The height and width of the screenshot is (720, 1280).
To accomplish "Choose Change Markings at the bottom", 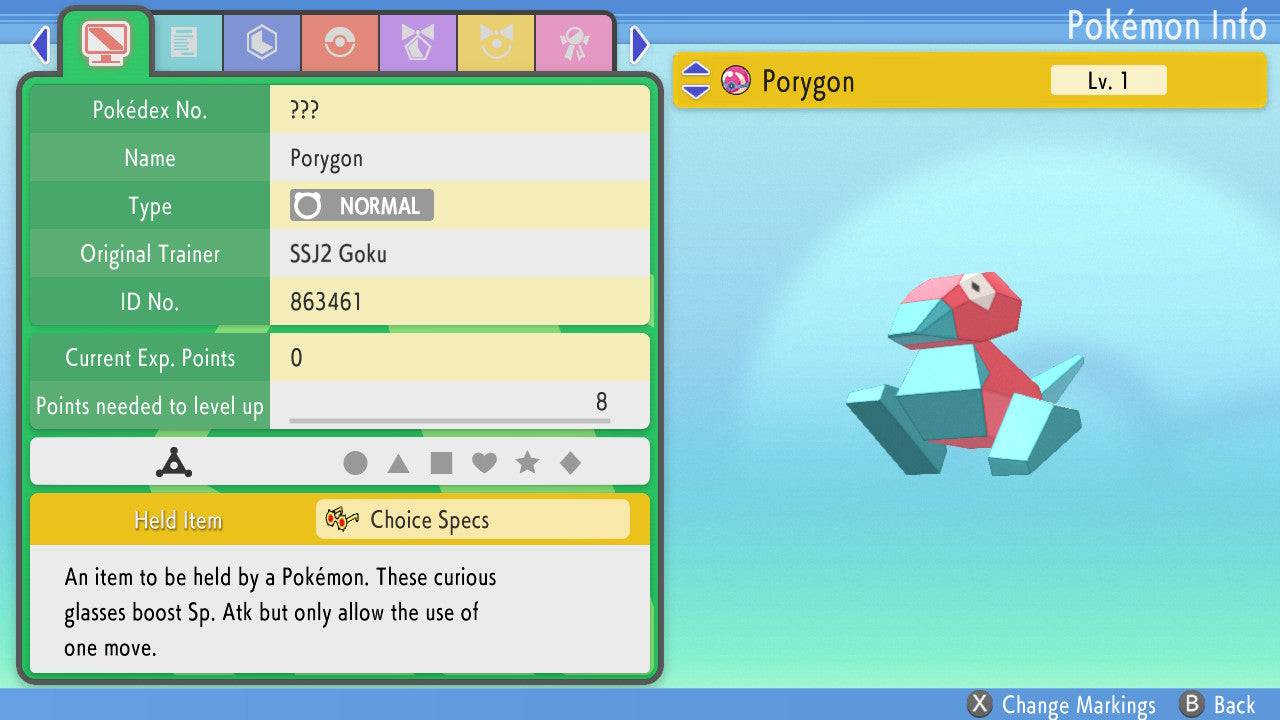I will coord(1062,705).
